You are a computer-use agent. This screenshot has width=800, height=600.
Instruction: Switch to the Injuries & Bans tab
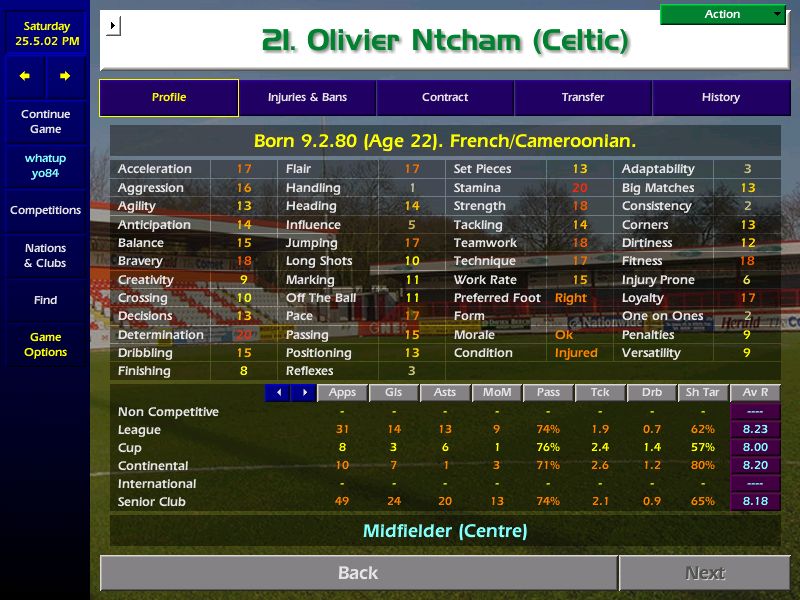(307, 98)
